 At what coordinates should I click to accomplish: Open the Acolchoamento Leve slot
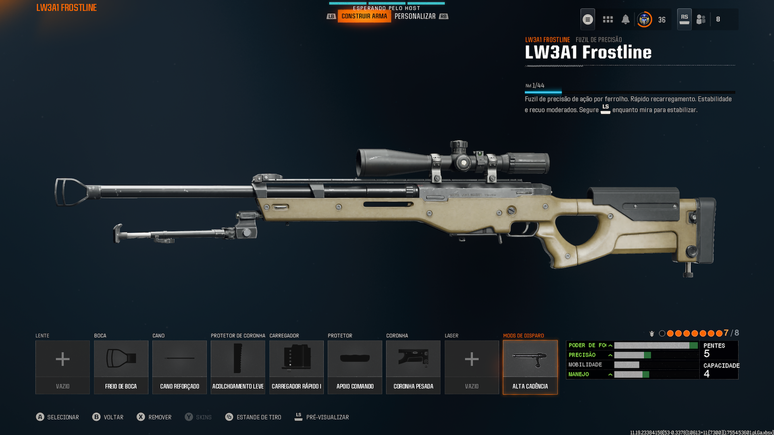tap(238, 366)
